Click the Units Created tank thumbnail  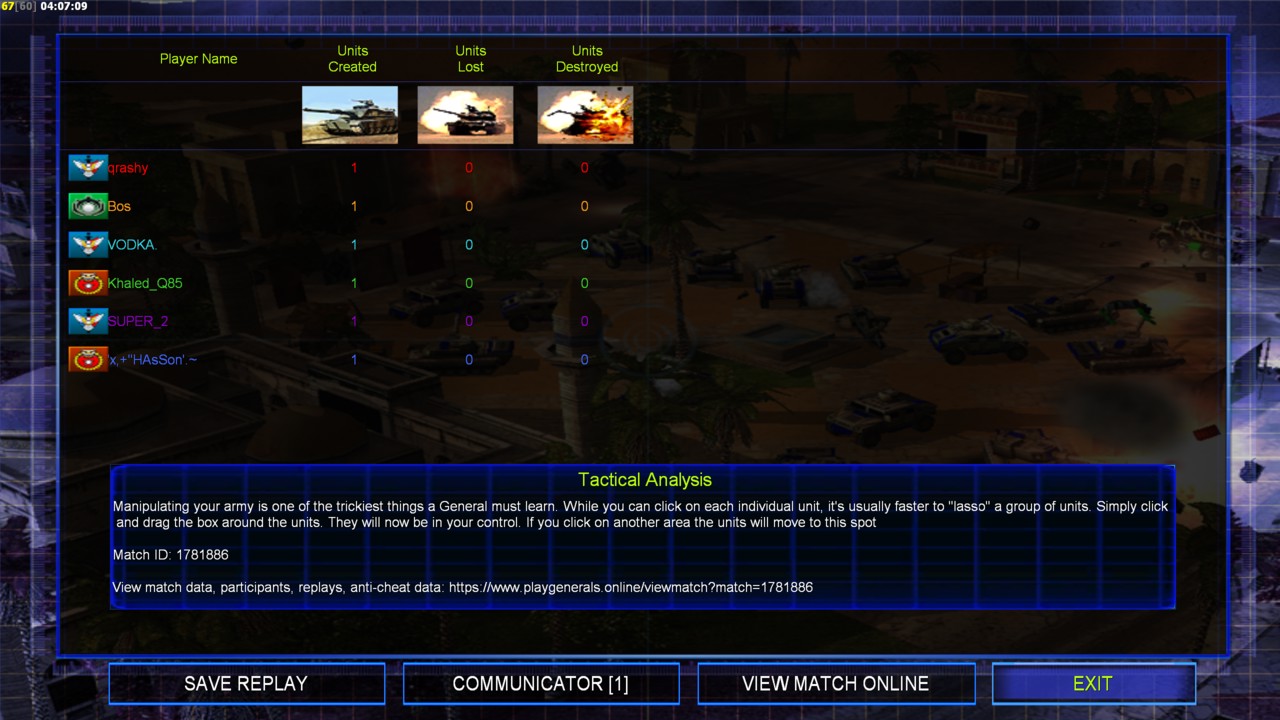pos(350,115)
